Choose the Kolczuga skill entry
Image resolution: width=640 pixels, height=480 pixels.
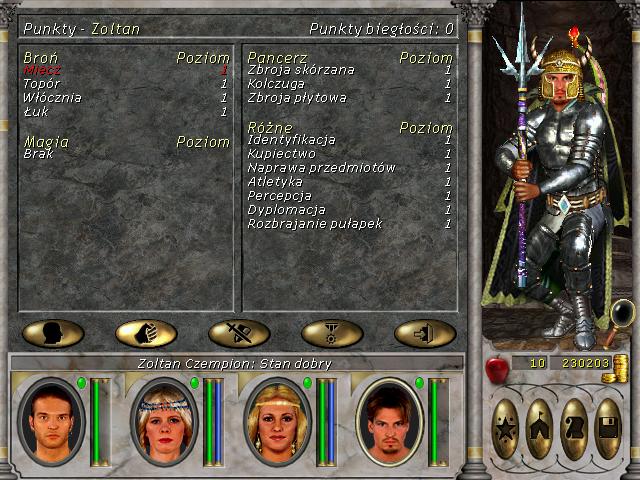pyautogui.click(x=274, y=84)
